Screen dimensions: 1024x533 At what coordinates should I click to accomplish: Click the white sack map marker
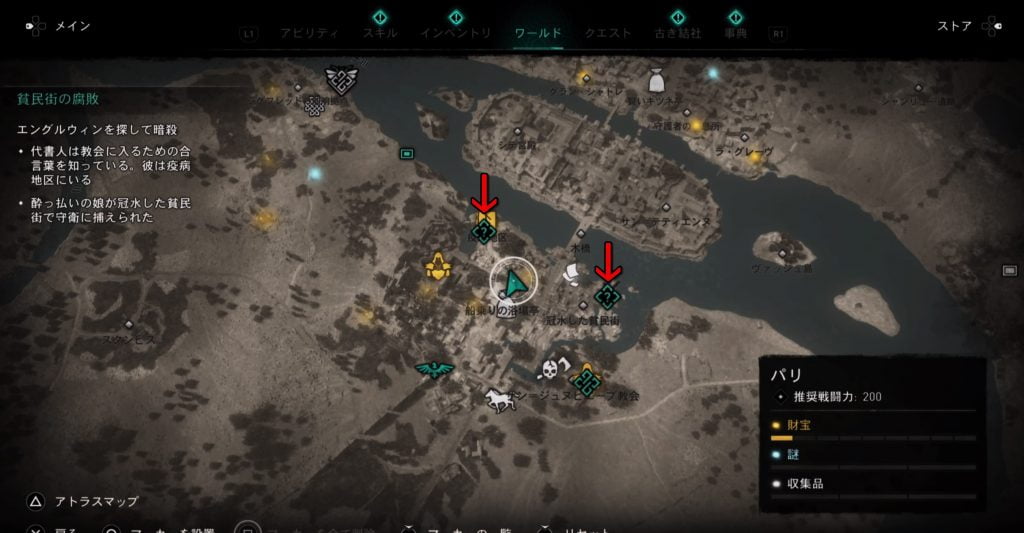[x=656, y=79]
